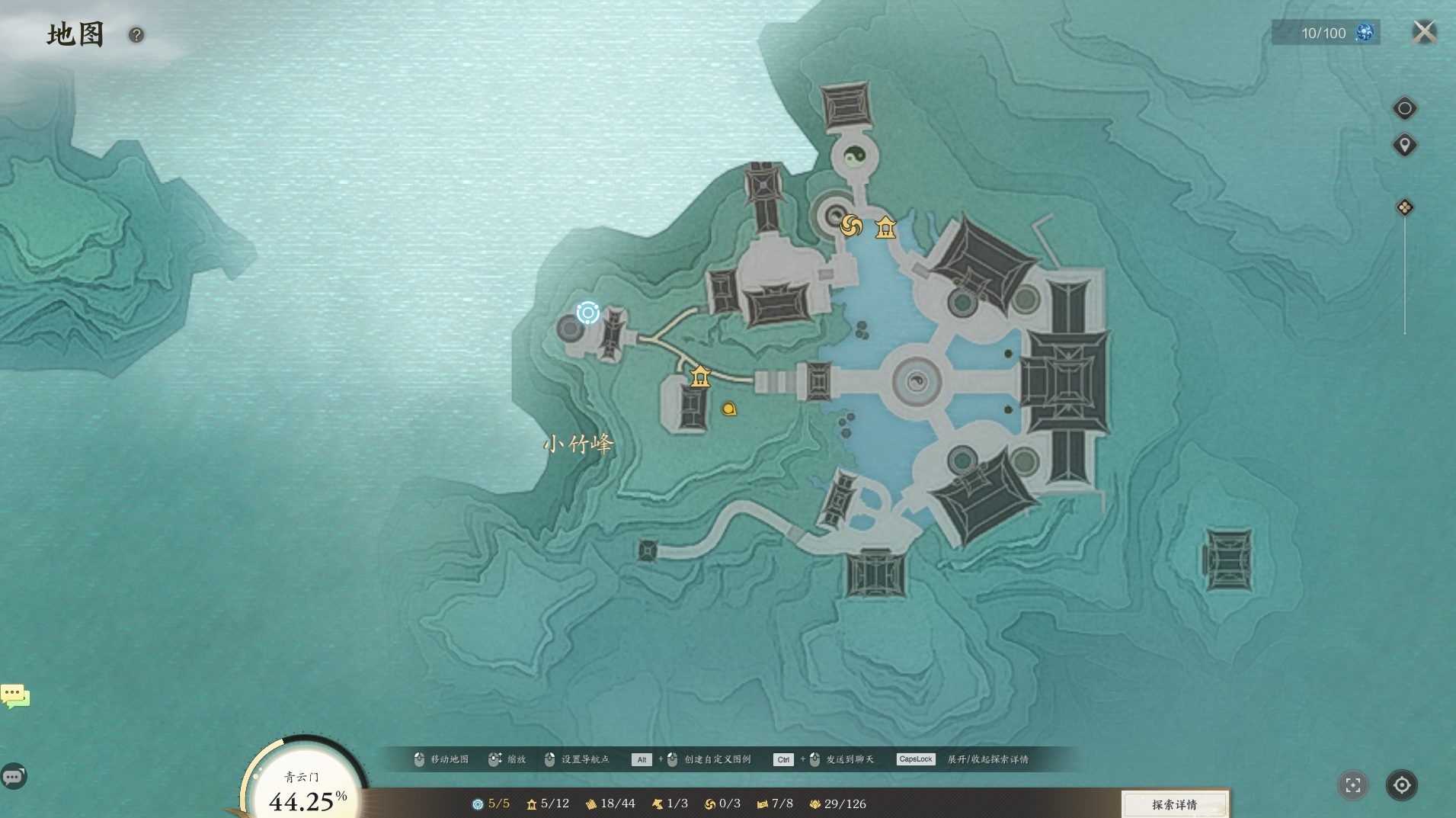
Task: Select the yellow swirl marker on map
Action: coord(851,226)
